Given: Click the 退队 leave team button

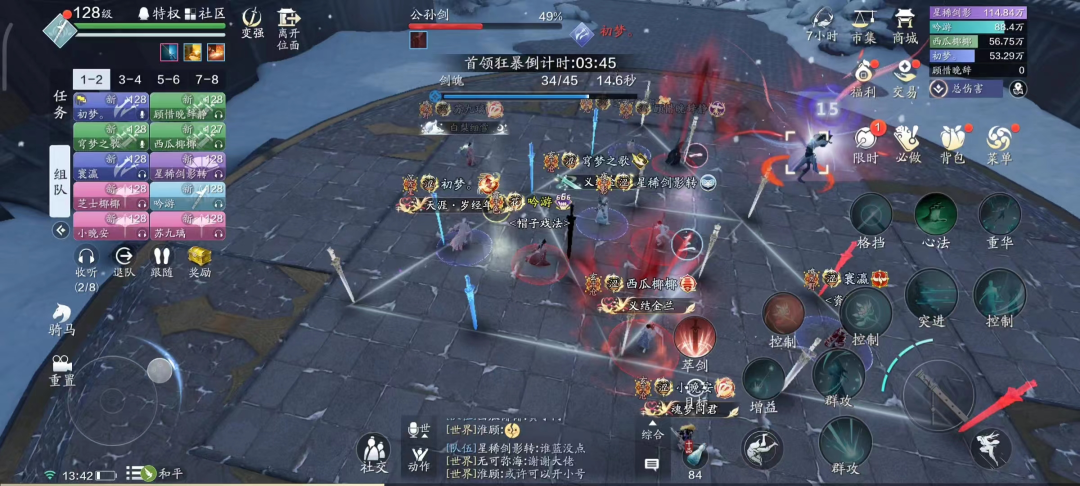Looking at the screenshot, I should [x=124, y=261].
